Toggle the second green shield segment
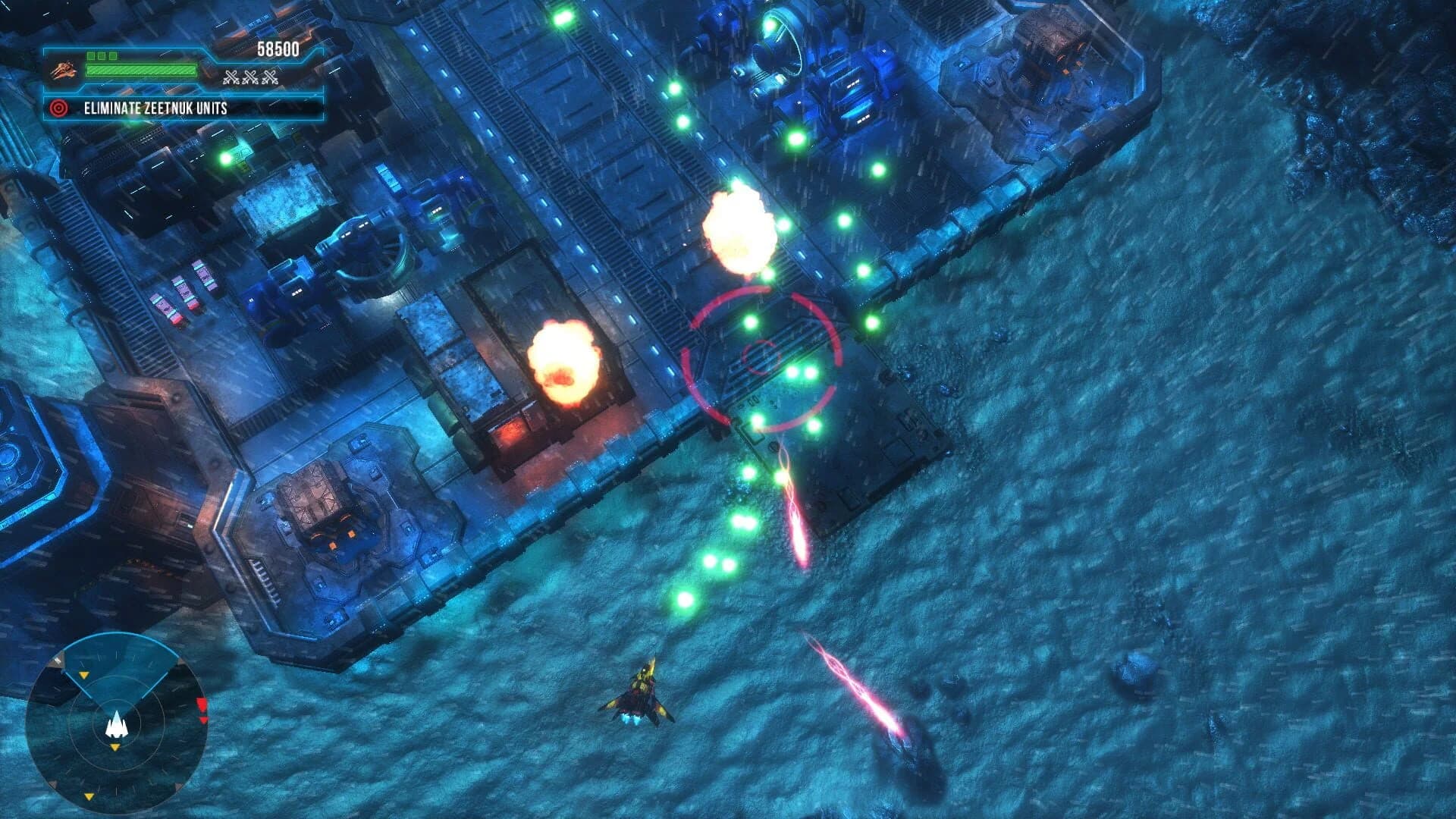This screenshot has height=819, width=1456. (102, 55)
